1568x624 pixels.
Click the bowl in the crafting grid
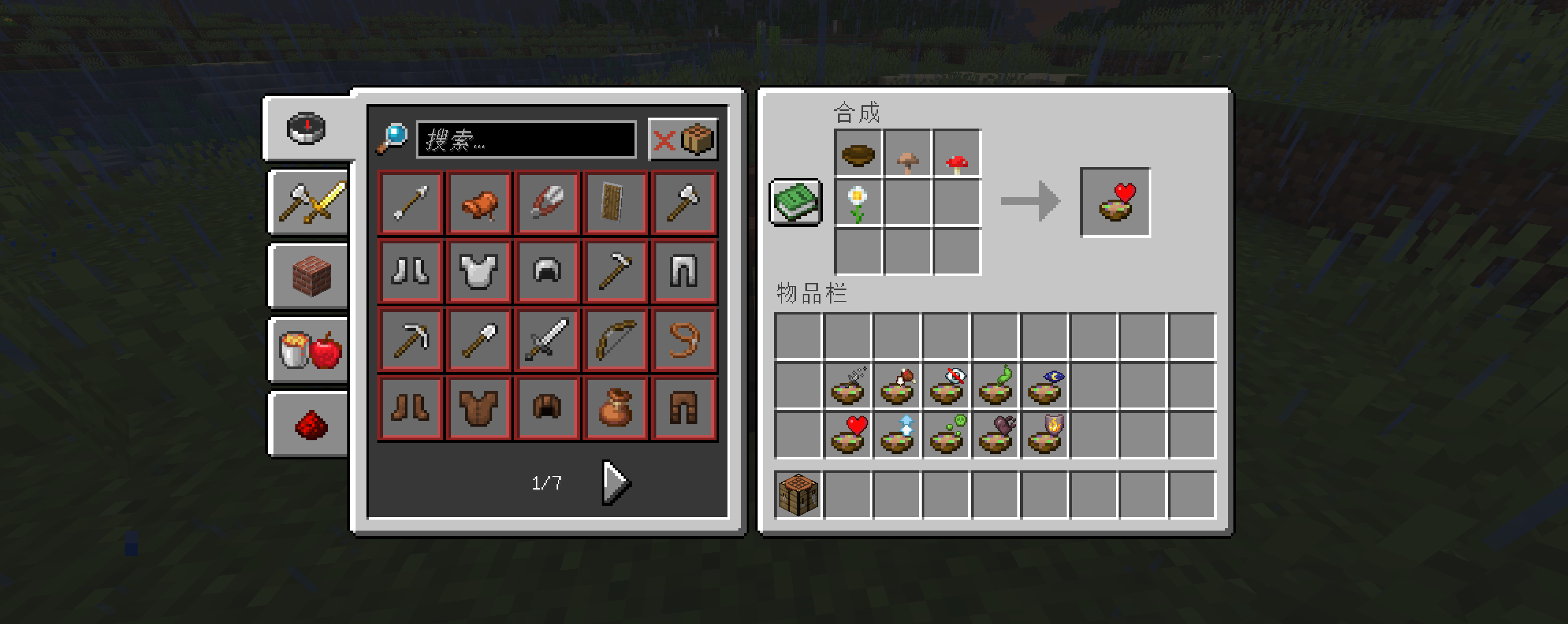858,154
